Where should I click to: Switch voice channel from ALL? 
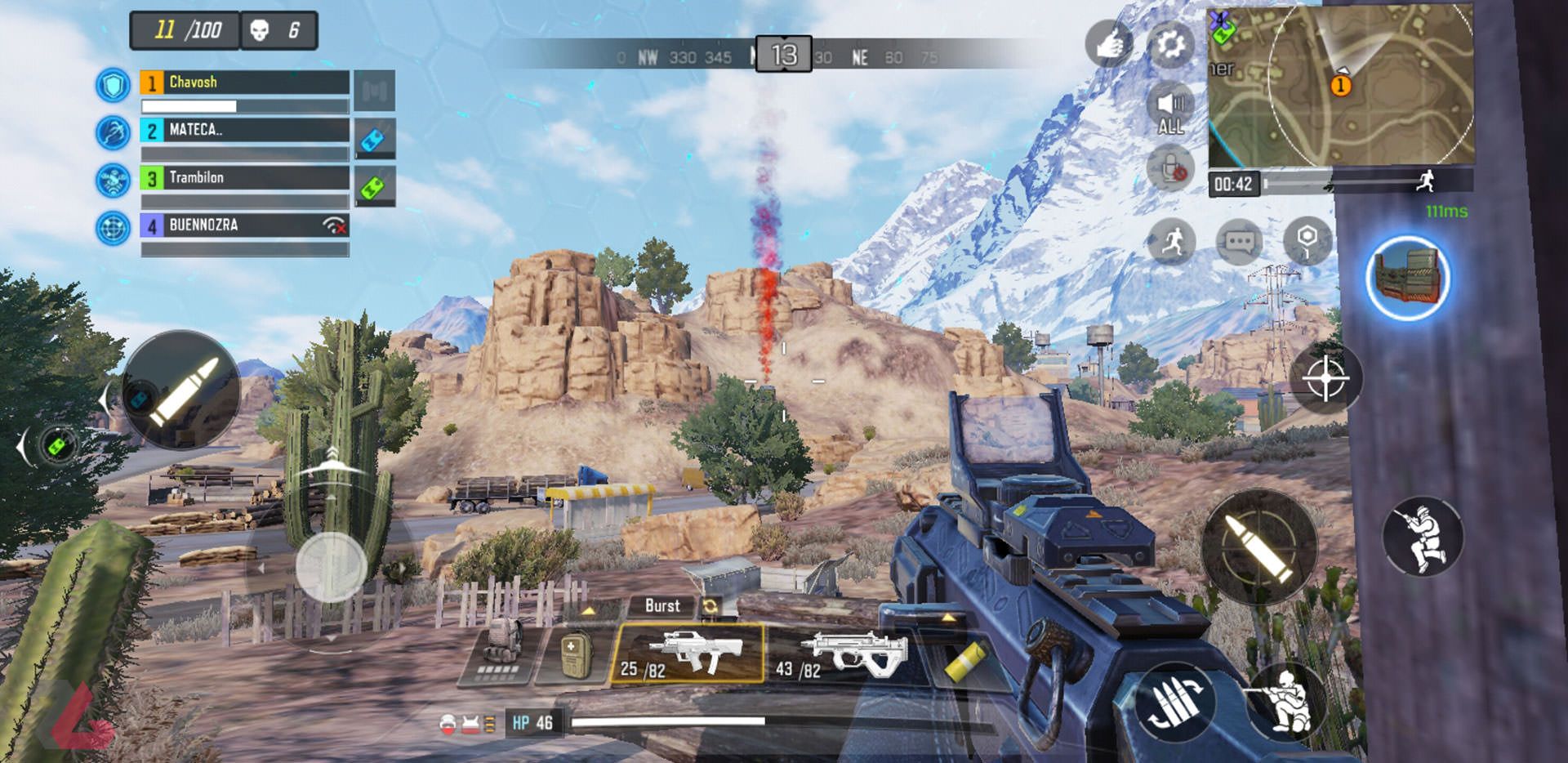click(x=1171, y=106)
